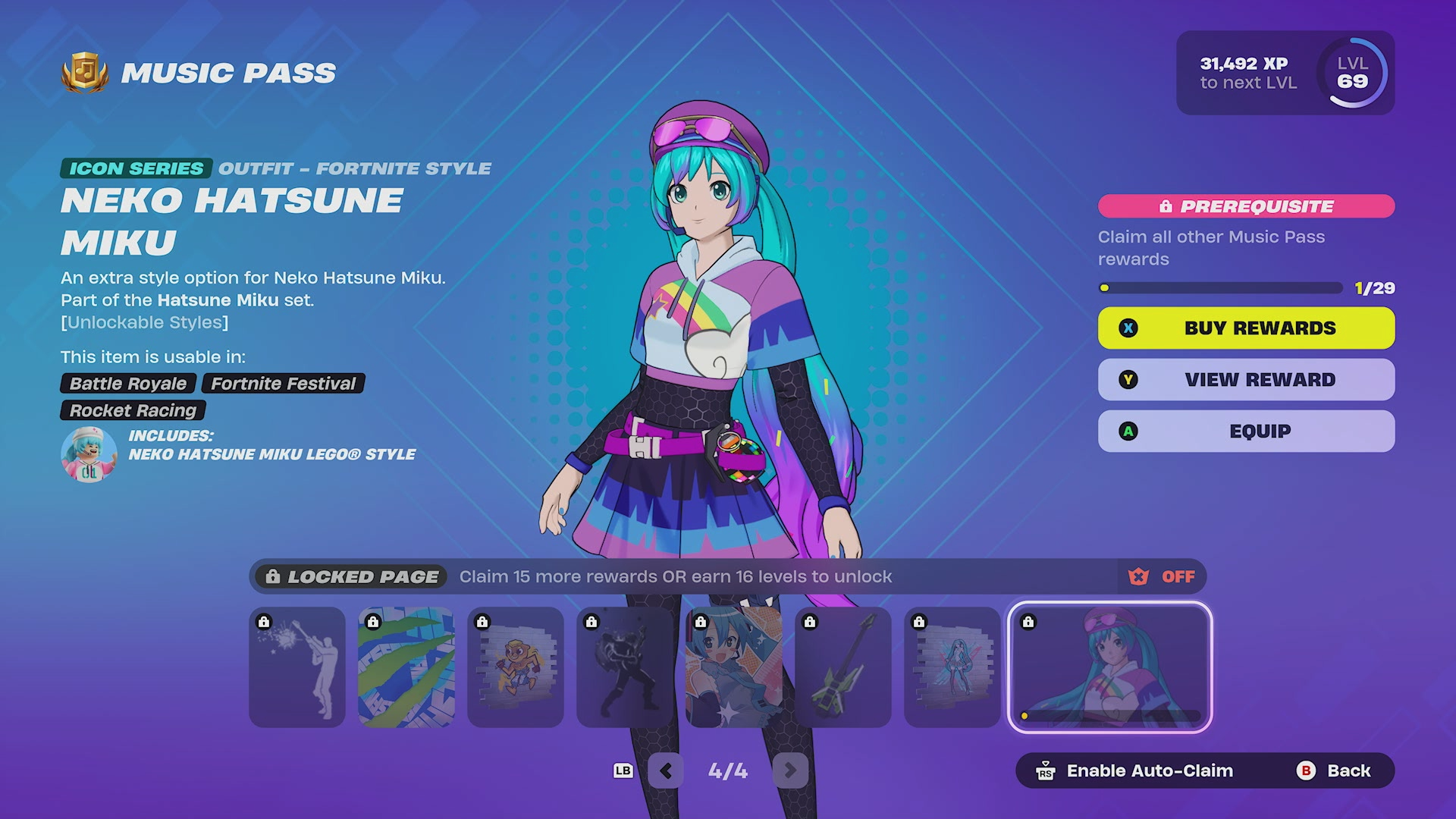1456x819 pixels.
Task: Go to the previous rewards page
Action: (666, 770)
